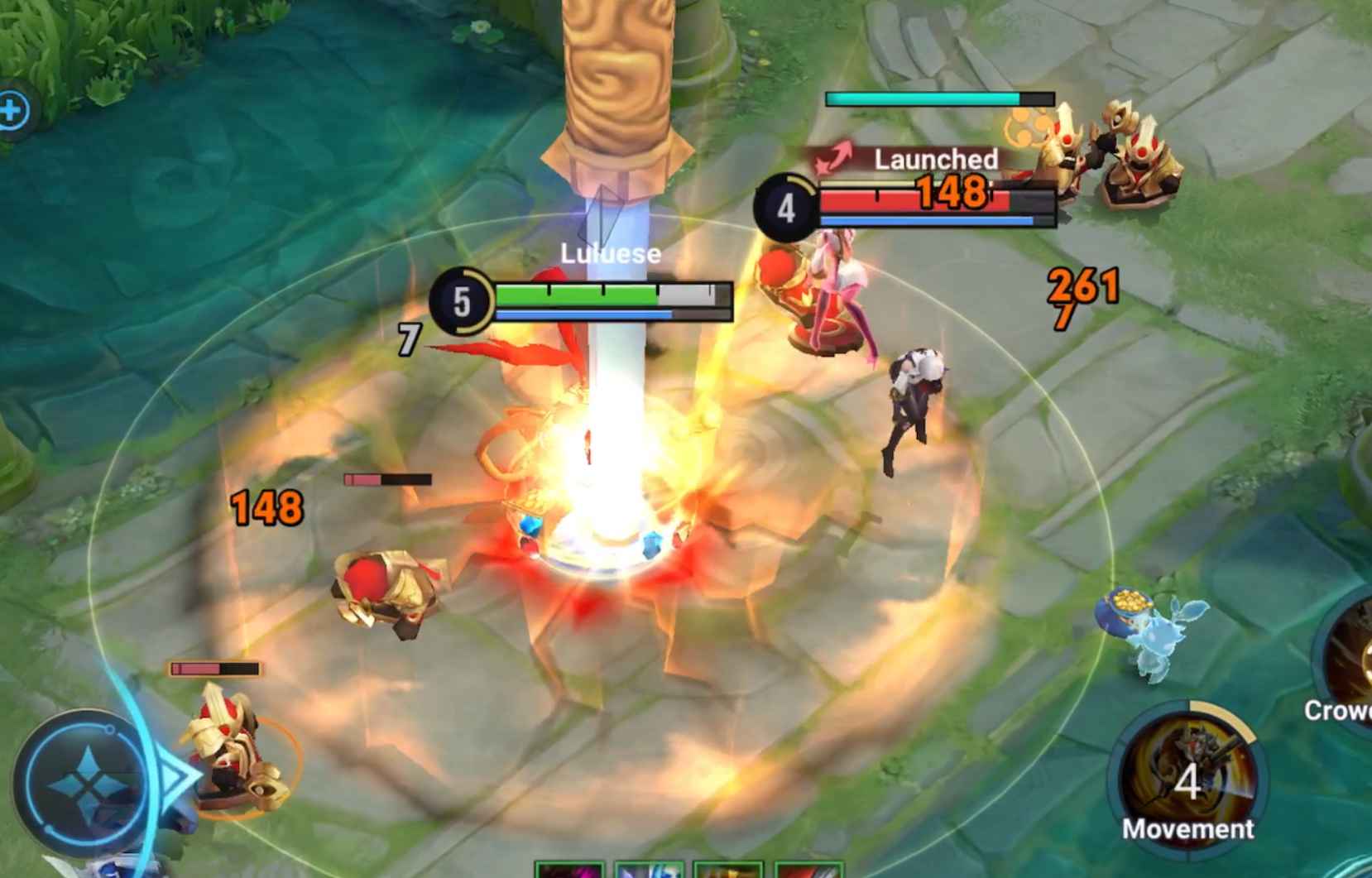Viewport: 1372px width, 878px height.
Task: Activate the Movement skill button
Action: (x=1187, y=776)
